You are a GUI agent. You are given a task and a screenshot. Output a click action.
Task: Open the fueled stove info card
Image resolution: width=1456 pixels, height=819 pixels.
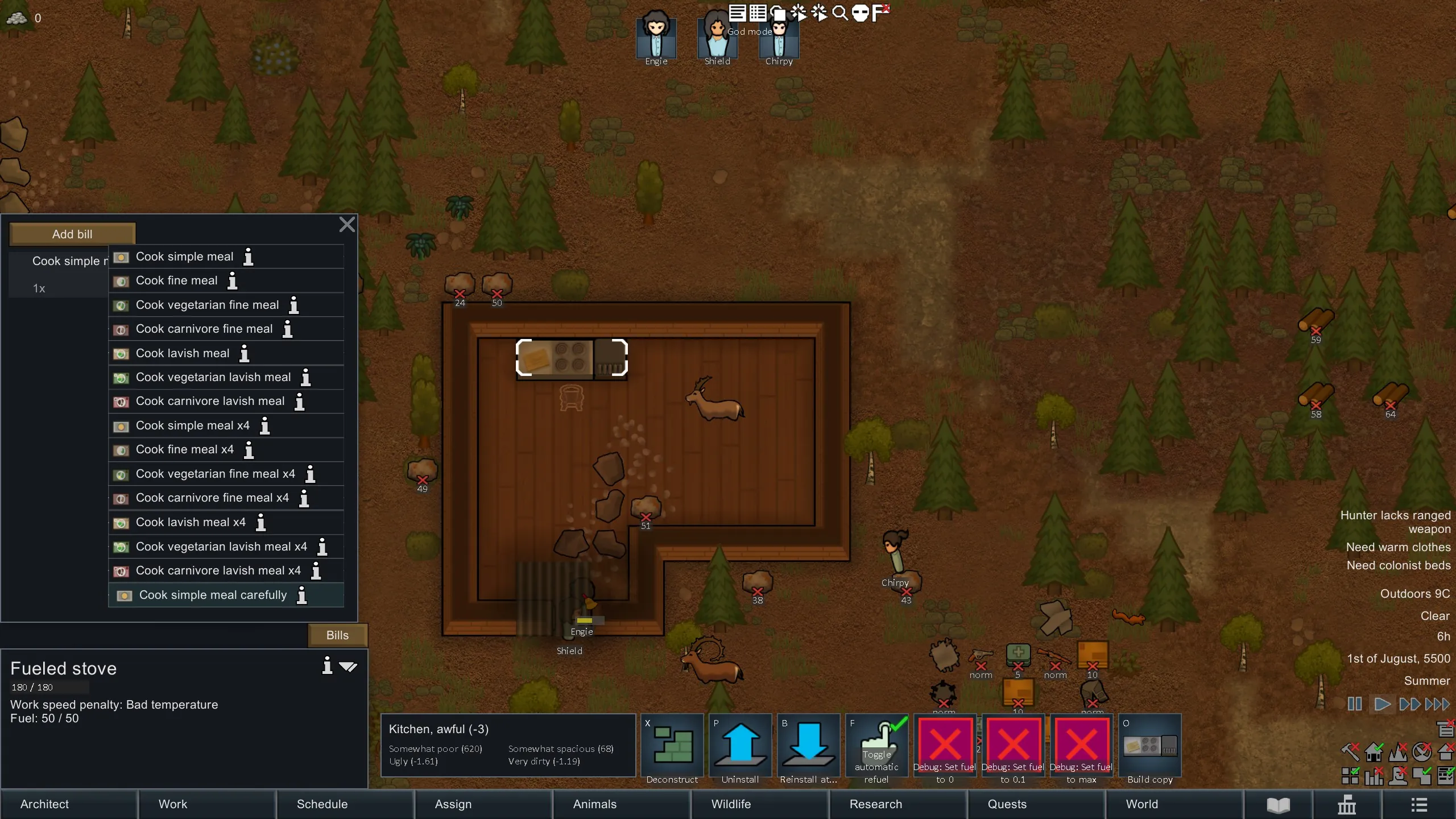pos(327,665)
